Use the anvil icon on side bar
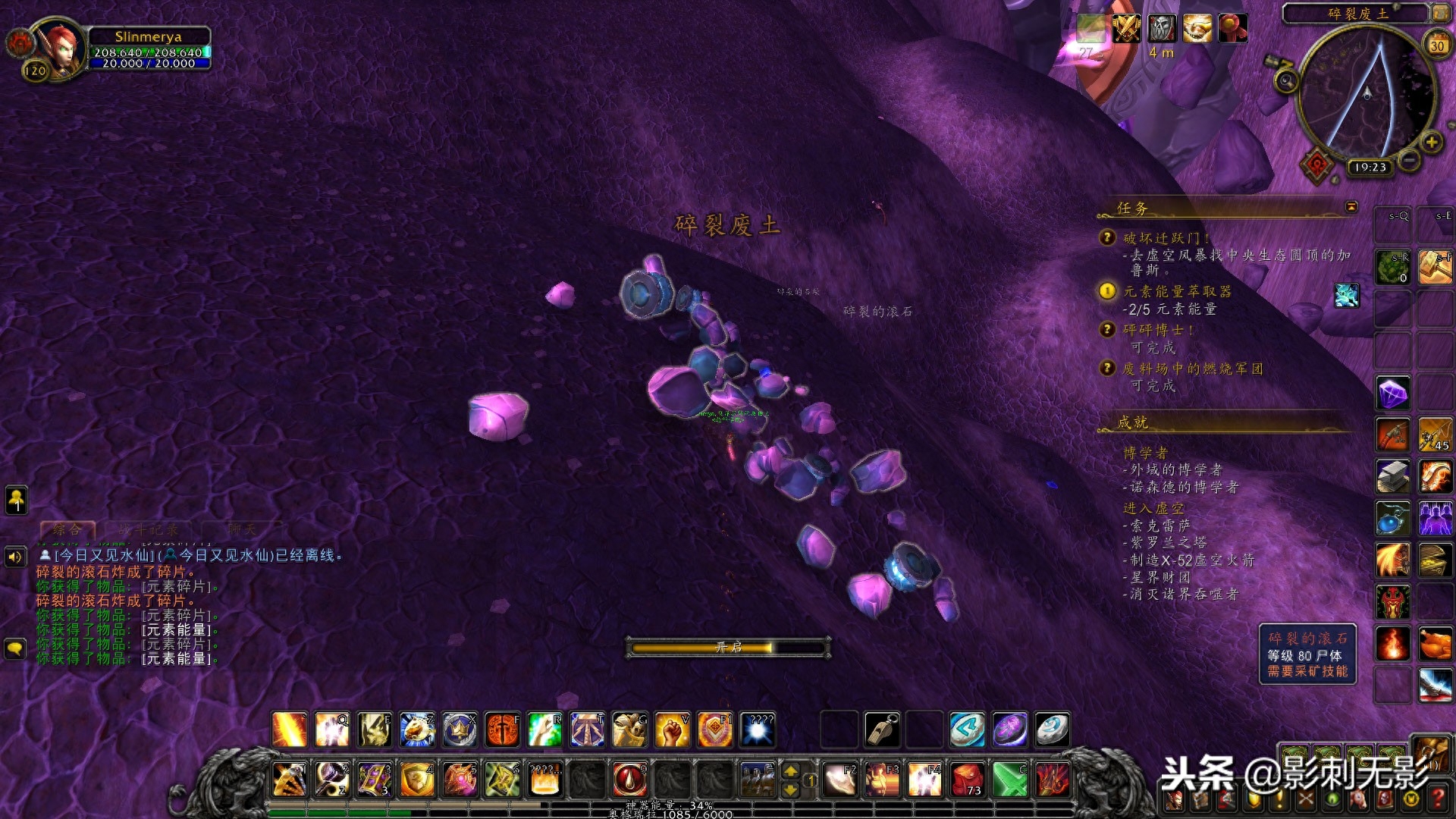This screenshot has height=819, width=1456. 1393,476
